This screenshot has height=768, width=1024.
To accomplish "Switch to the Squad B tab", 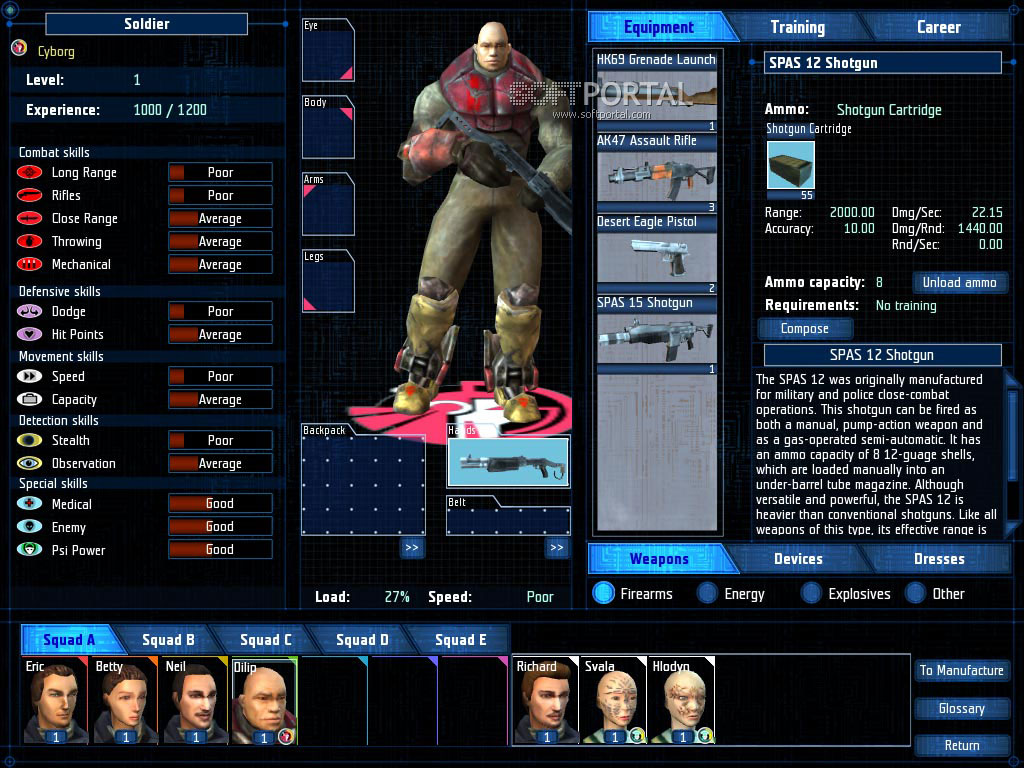I will click(x=168, y=640).
